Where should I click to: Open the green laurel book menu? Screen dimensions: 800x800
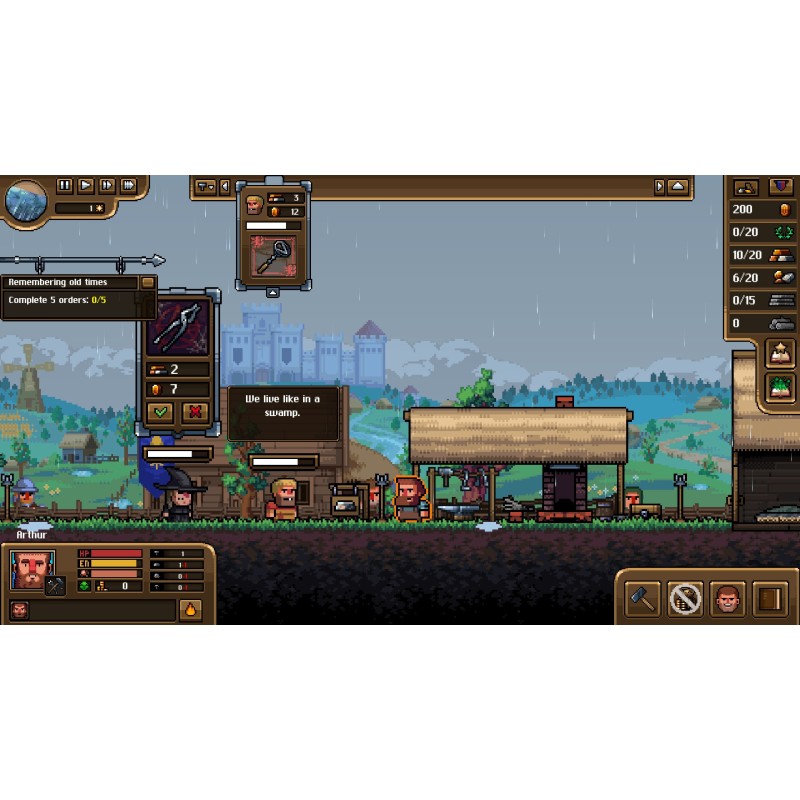[x=779, y=386]
